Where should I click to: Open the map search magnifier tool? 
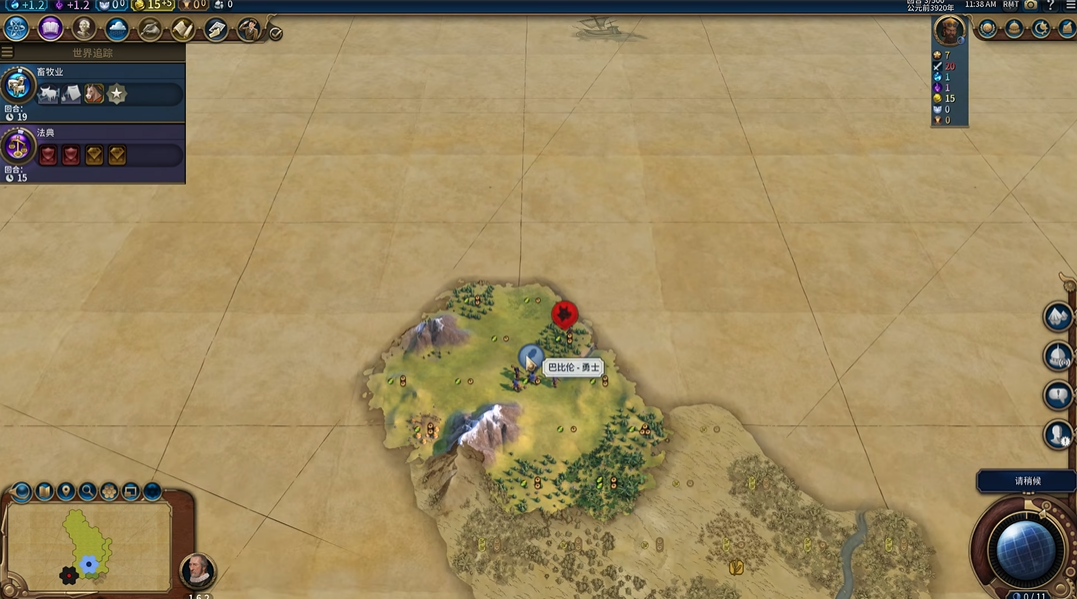[88, 491]
